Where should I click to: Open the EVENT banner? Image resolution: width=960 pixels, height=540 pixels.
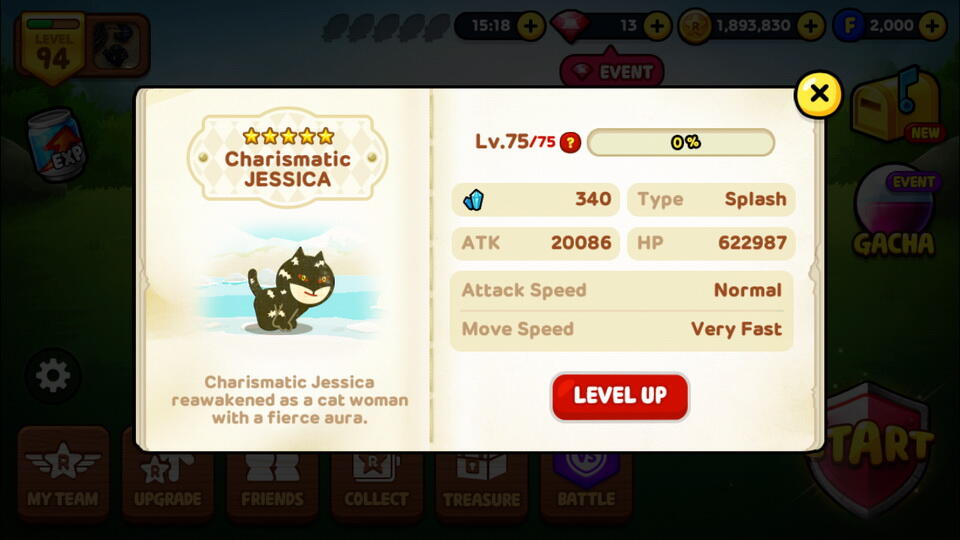(612, 71)
